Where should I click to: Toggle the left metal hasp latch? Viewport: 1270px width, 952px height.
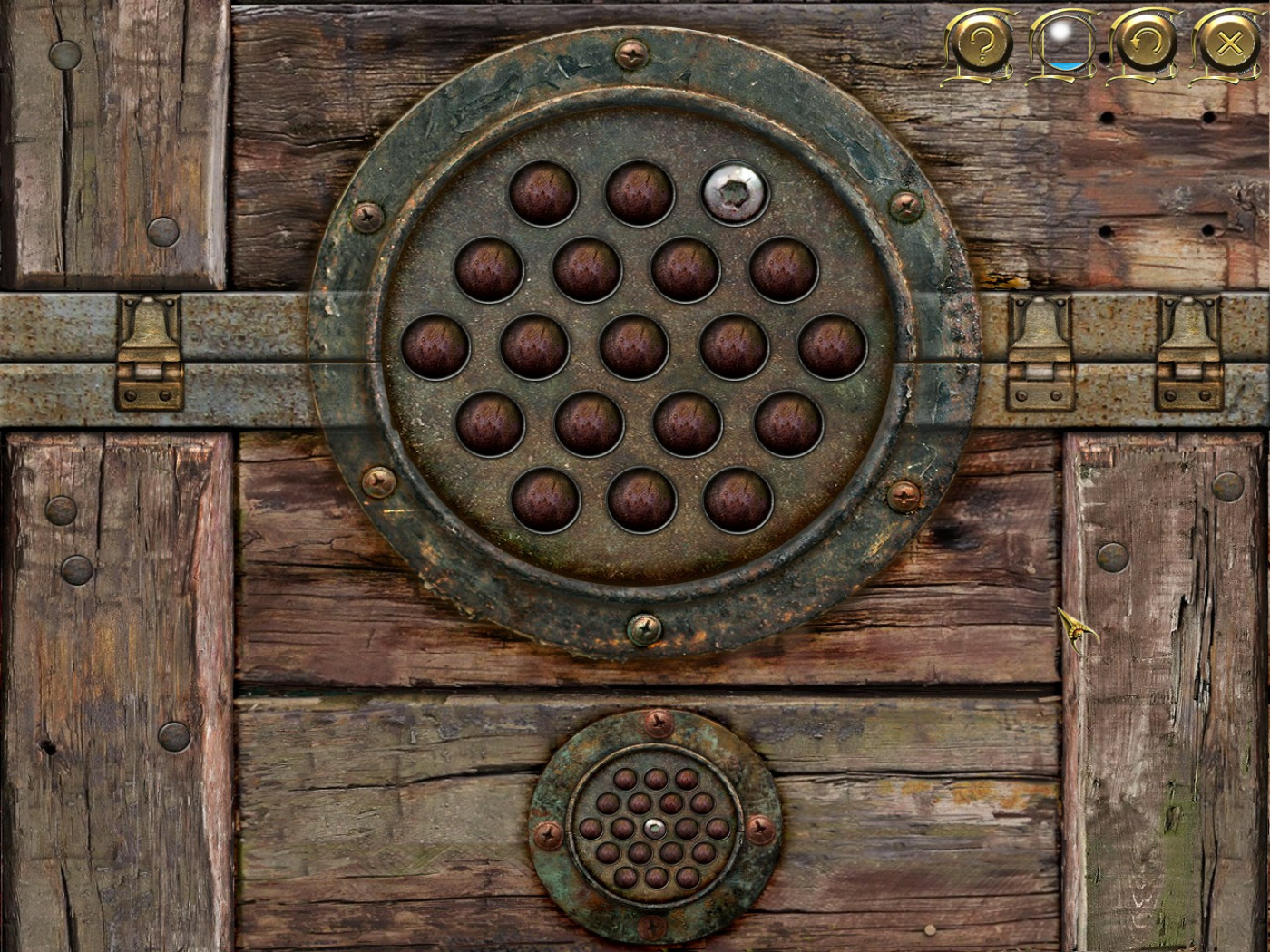coord(150,354)
